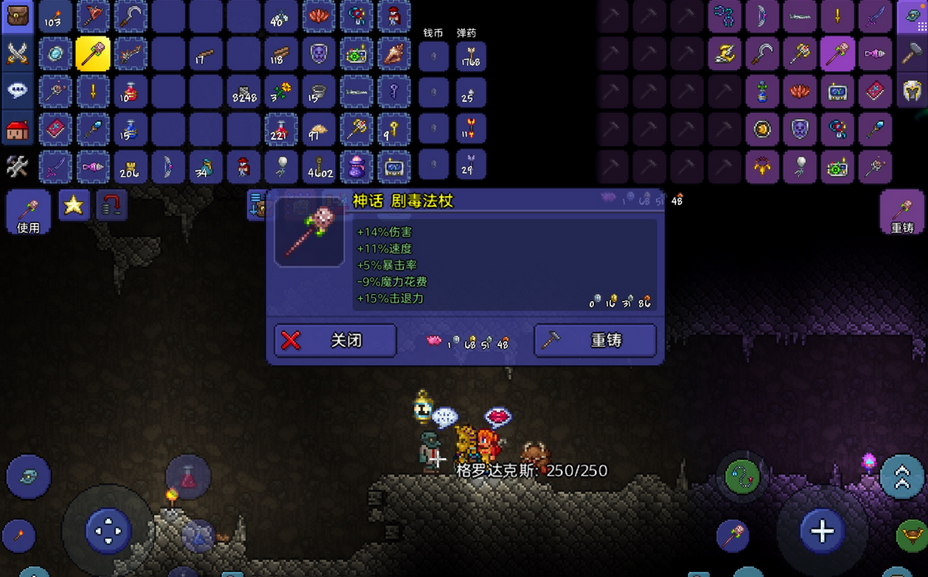Select the 8248 stone block stack
The width and height of the screenshot is (928, 577).
tap(243, 91)
